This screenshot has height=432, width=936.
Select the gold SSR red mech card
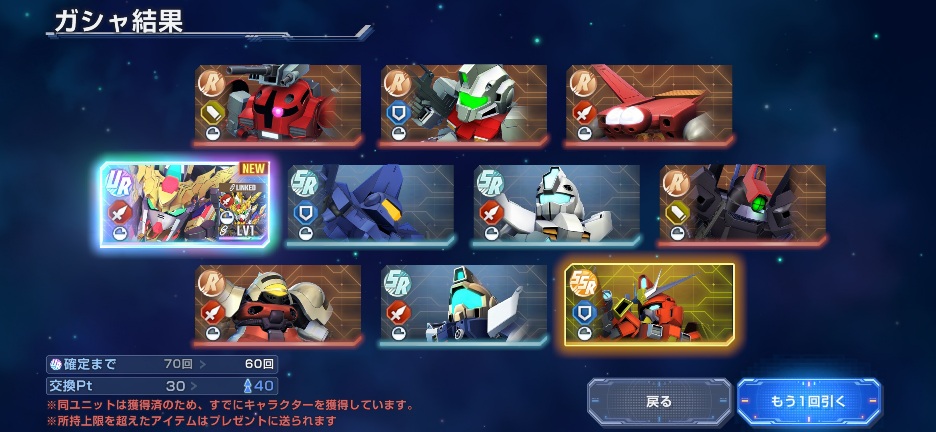pyautogui.click(x=650, y=304)
